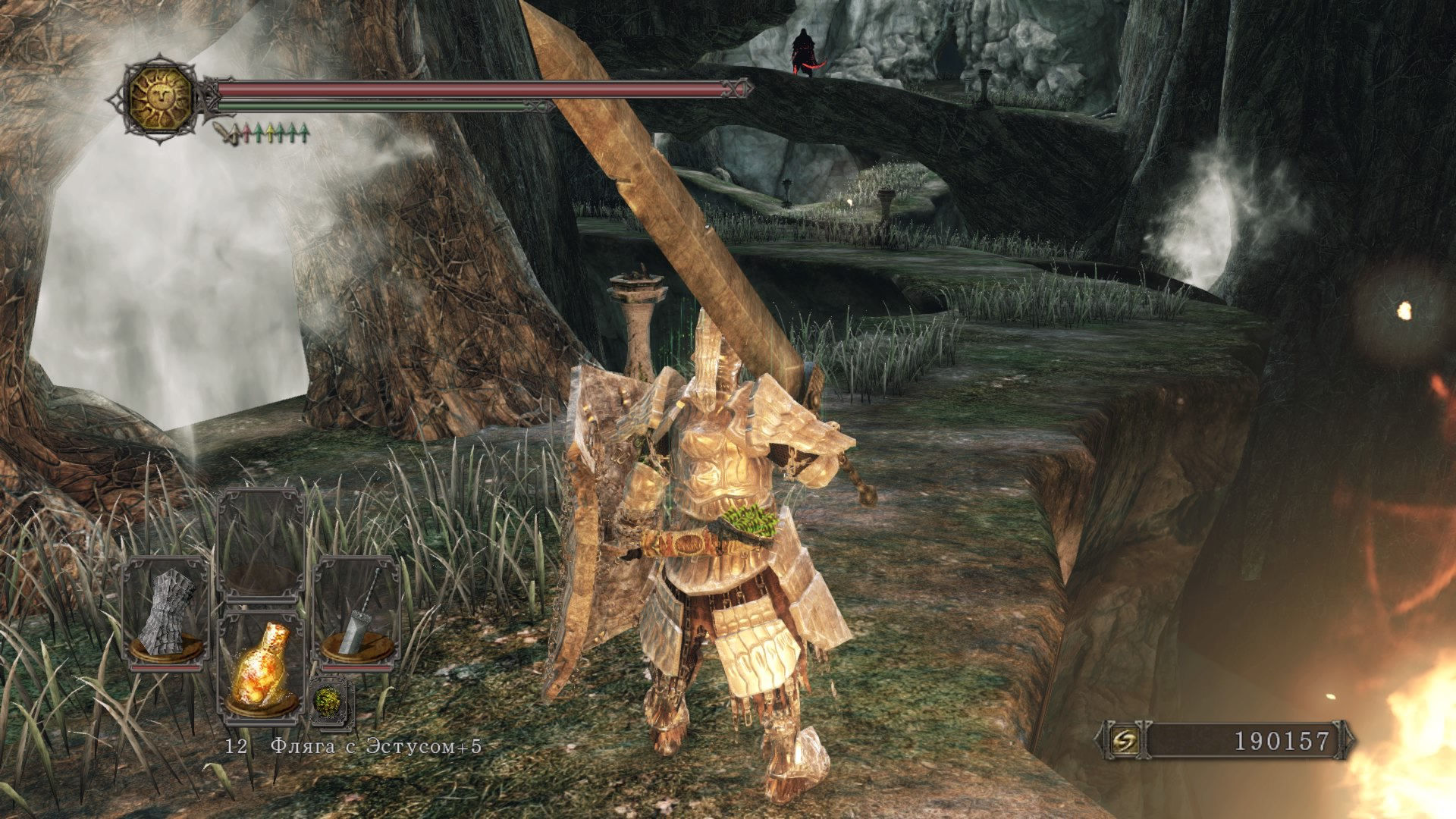Click the golden sun covenant emblem
Image resolution: width=1456 pixels, height=819 pixels.
pyautogui.click(x=161, y=98)
